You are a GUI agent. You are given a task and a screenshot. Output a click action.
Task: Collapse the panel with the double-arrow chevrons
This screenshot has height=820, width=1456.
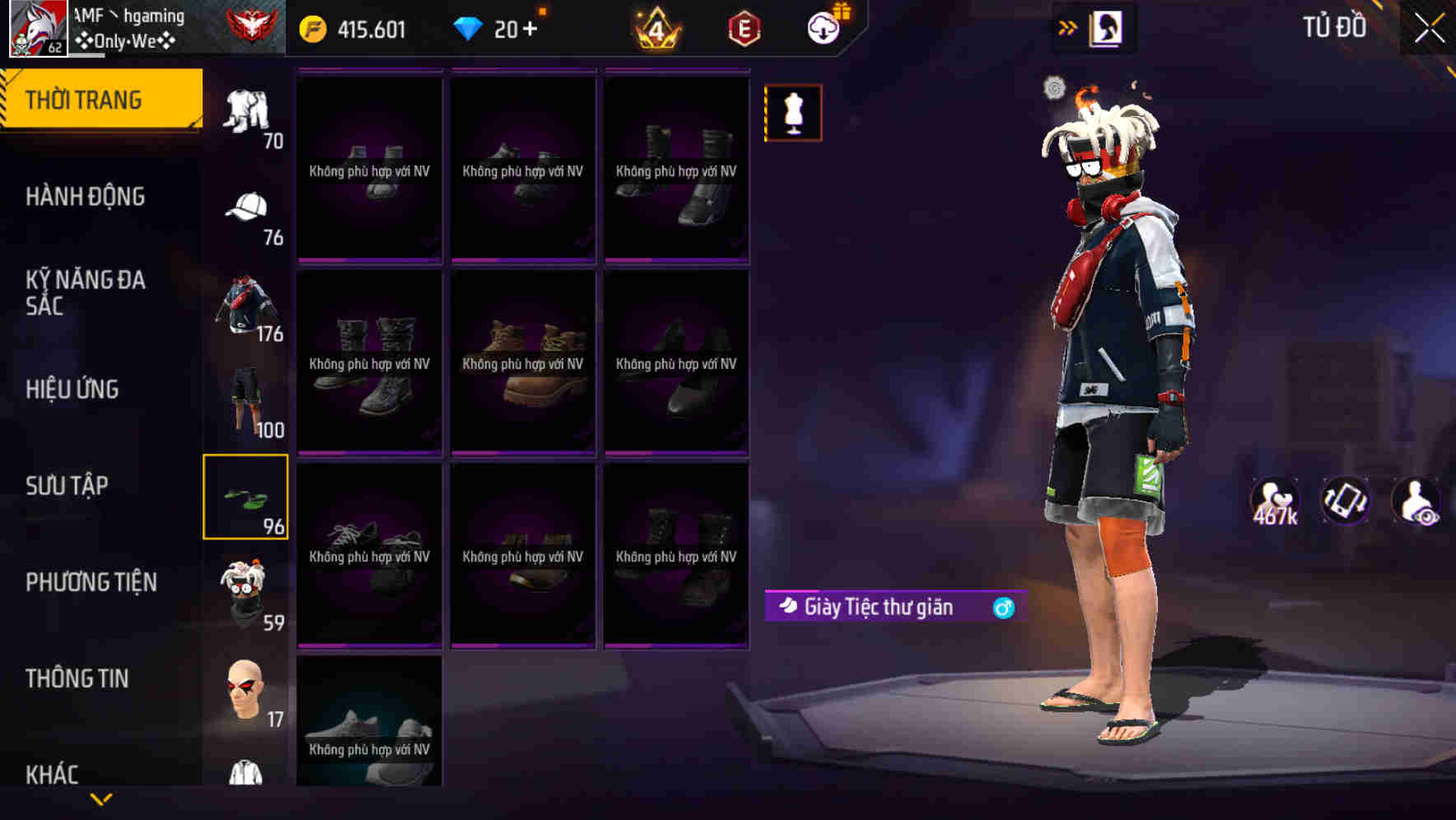(1069, 26)
